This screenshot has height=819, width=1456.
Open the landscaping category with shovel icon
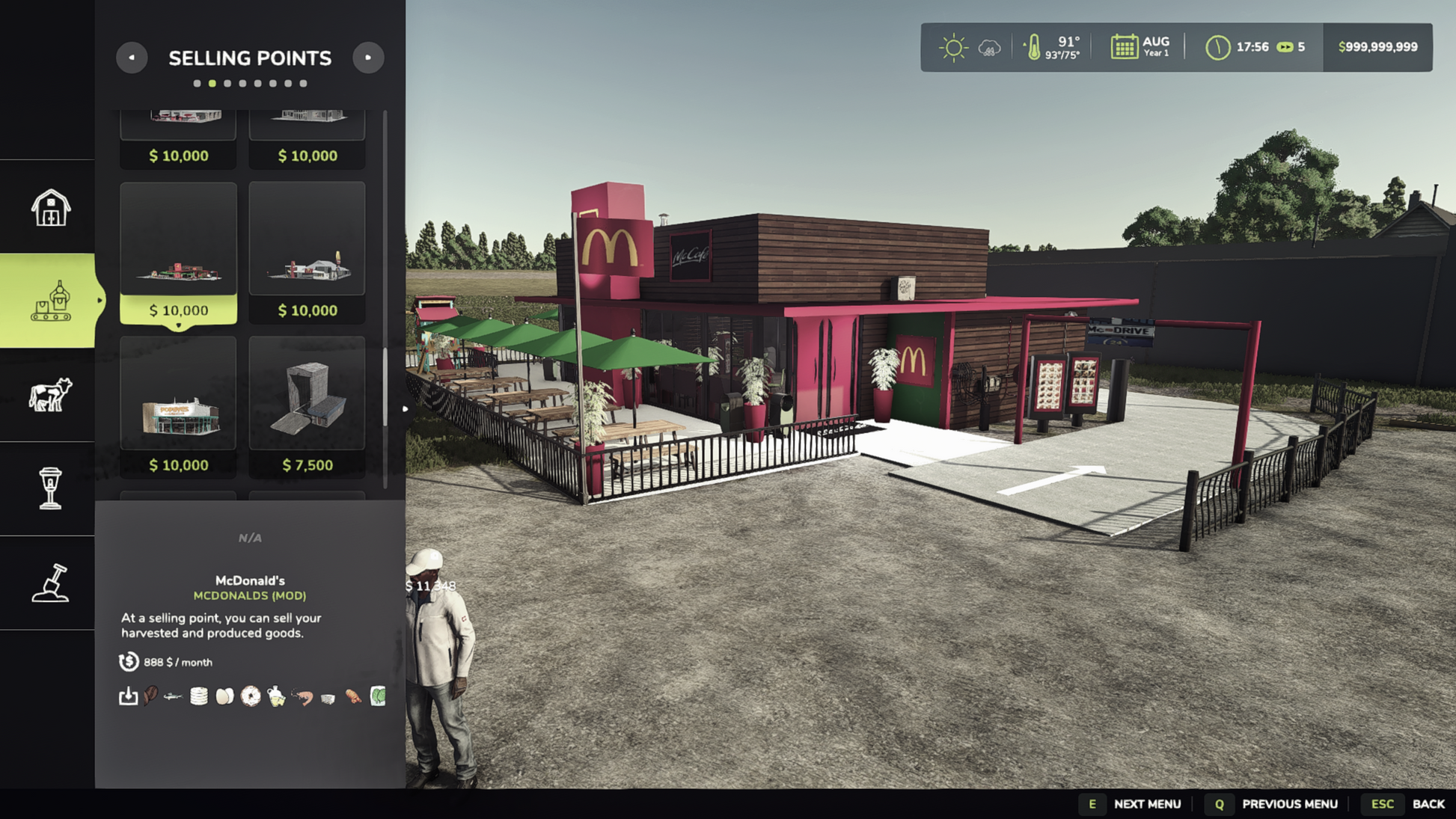click(50, 583)
